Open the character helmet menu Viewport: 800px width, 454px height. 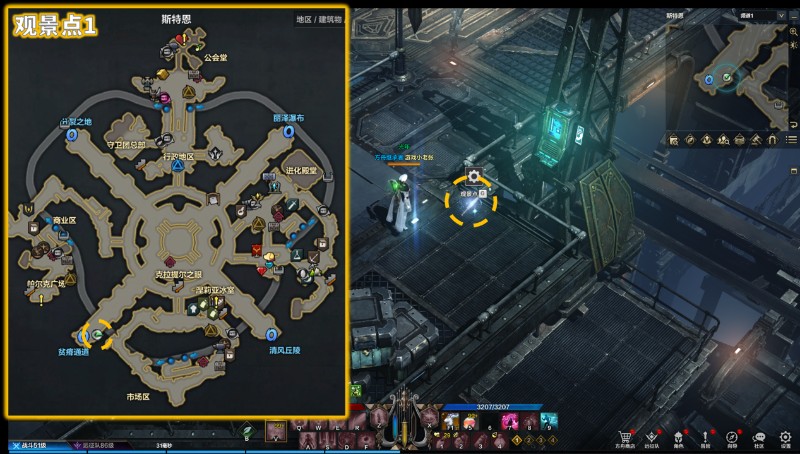(679, 436)
